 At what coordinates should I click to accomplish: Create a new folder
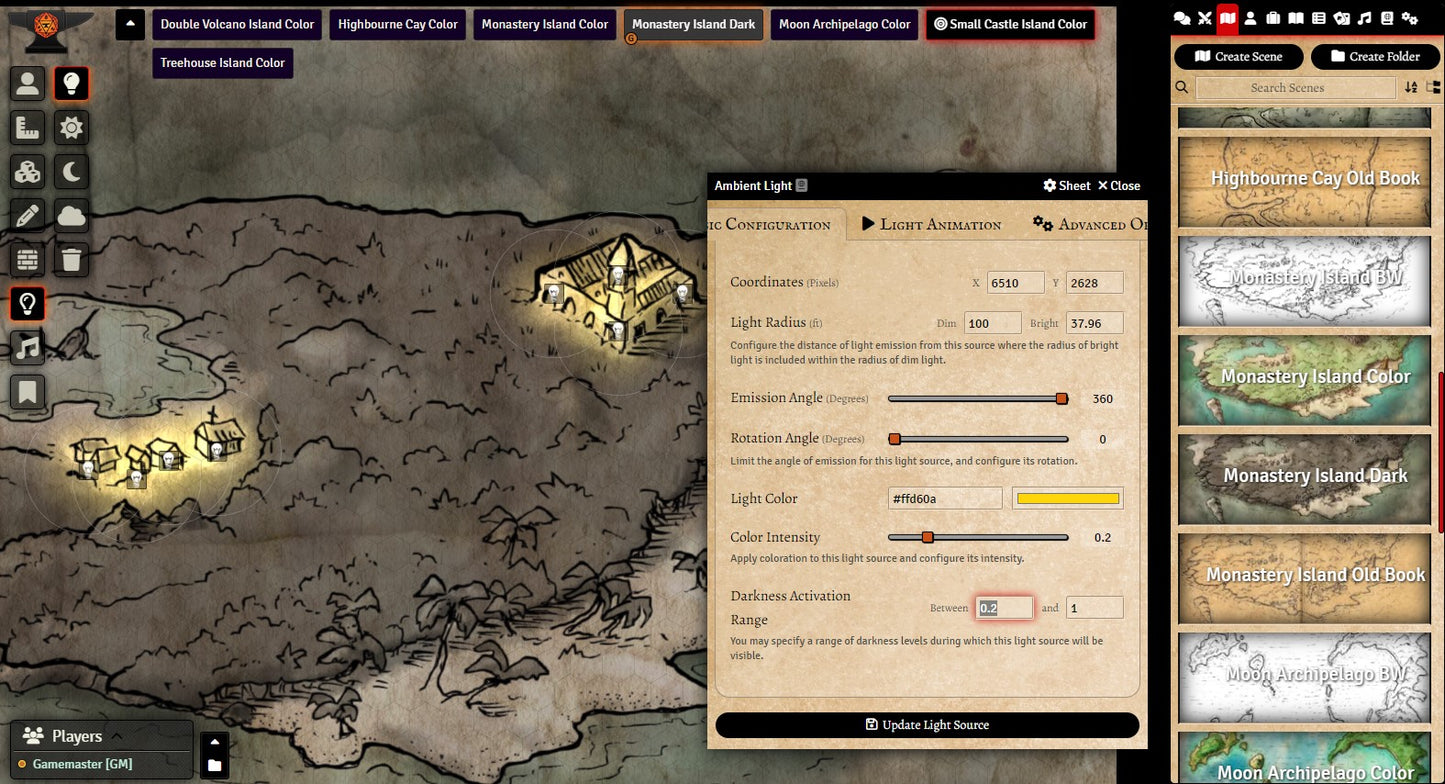pyautogui.click(x=1375, y=57)
